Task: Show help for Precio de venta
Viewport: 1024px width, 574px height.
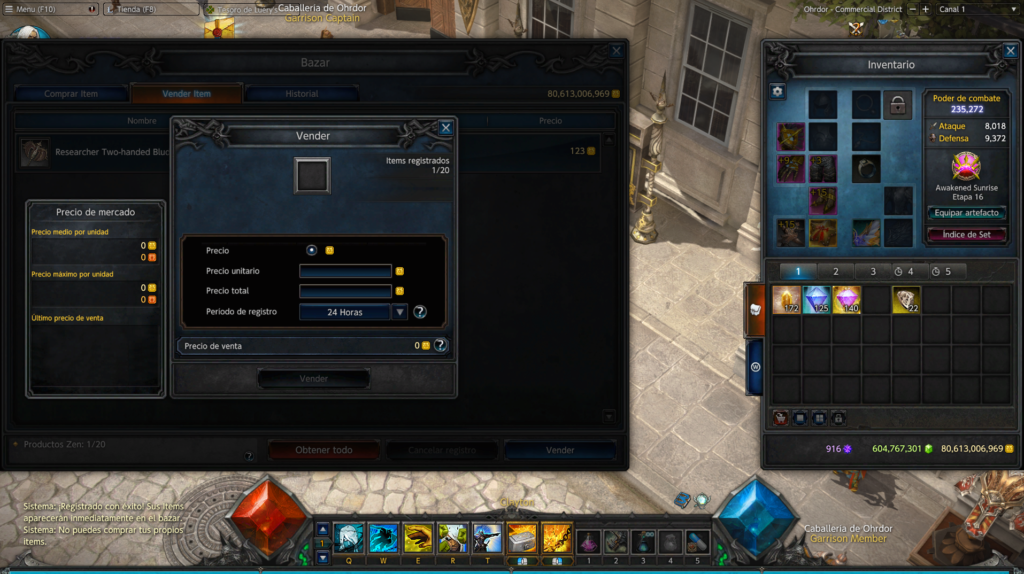Action: click(x=440, y=345)
